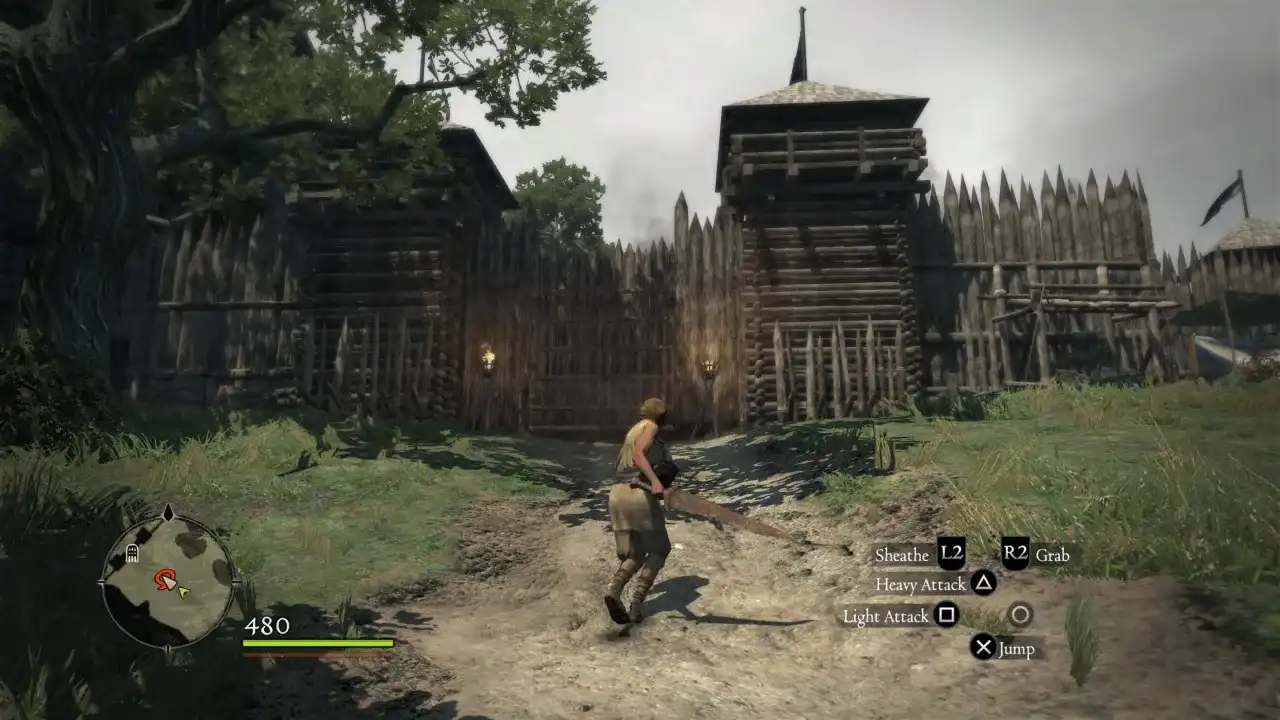Click the Jump action label
Viewport: 1280px width, 720px height.
pos(1017,649)
